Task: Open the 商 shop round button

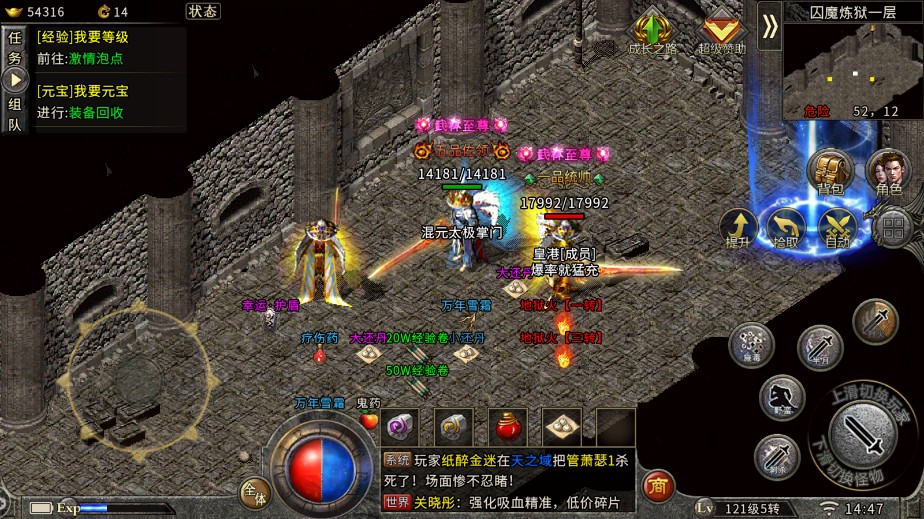Action: pos(658,485)
